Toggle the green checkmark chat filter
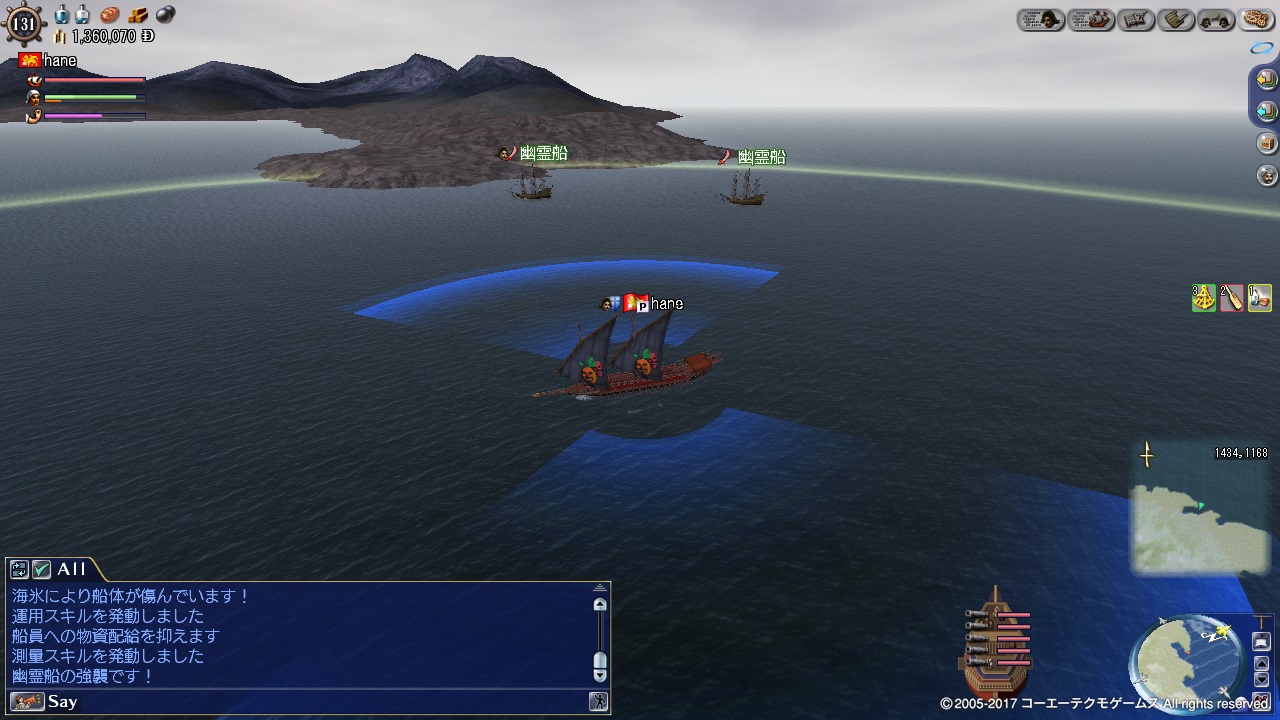 coord(41,569)
